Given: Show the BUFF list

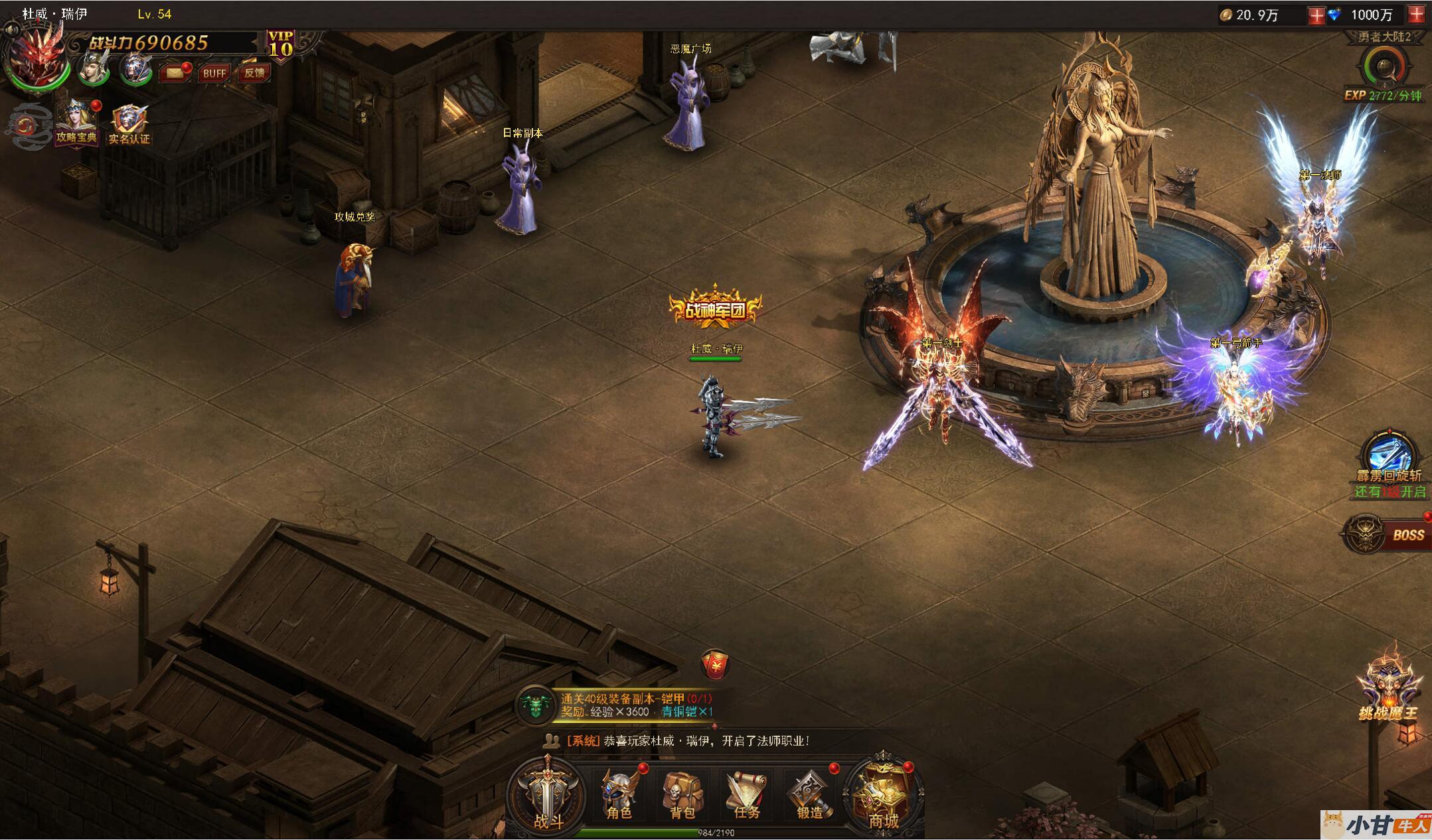Looking at the screenshot, I should click(x=214, y=73).
